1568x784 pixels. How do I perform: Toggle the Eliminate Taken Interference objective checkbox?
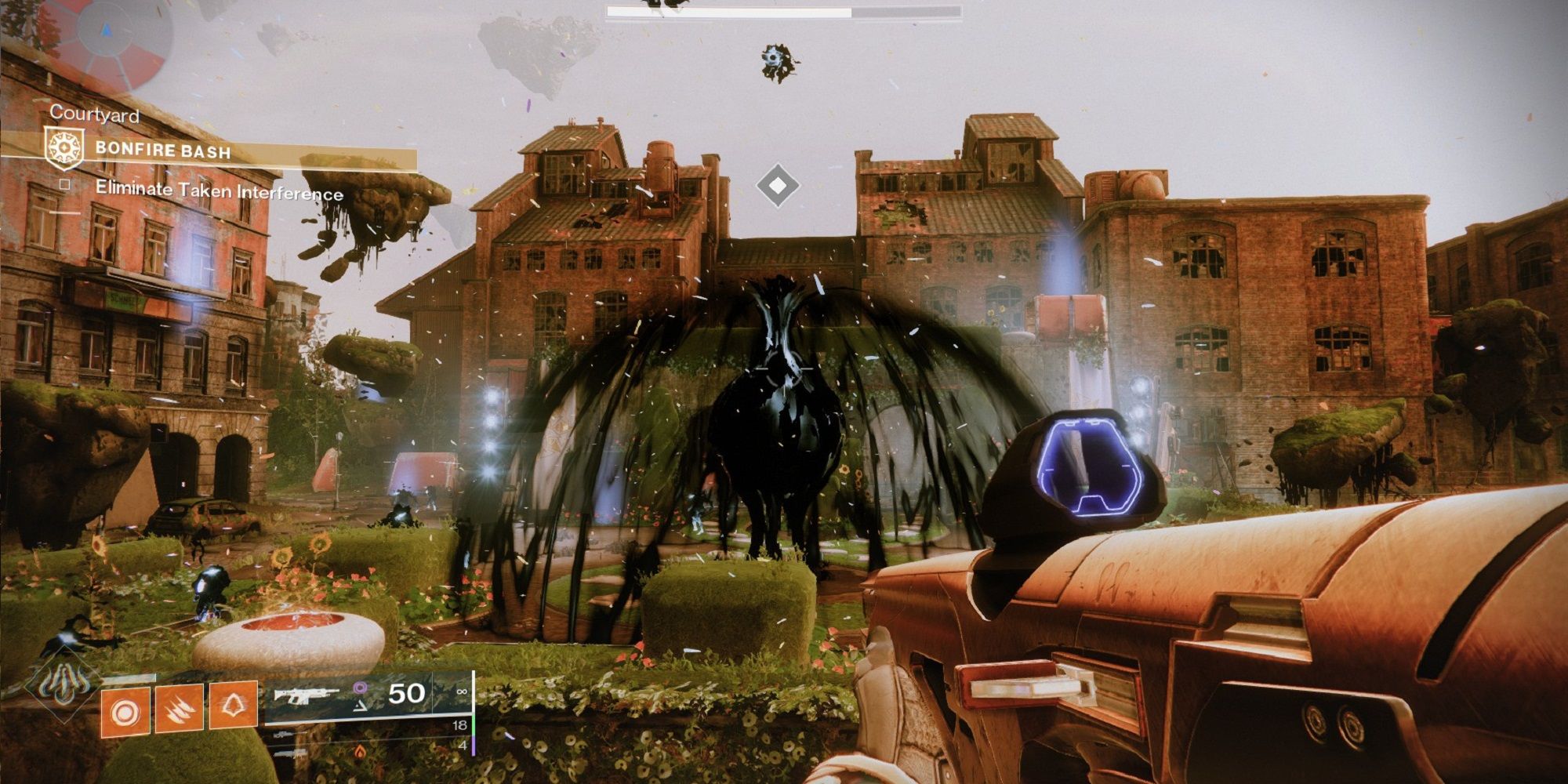64,185
